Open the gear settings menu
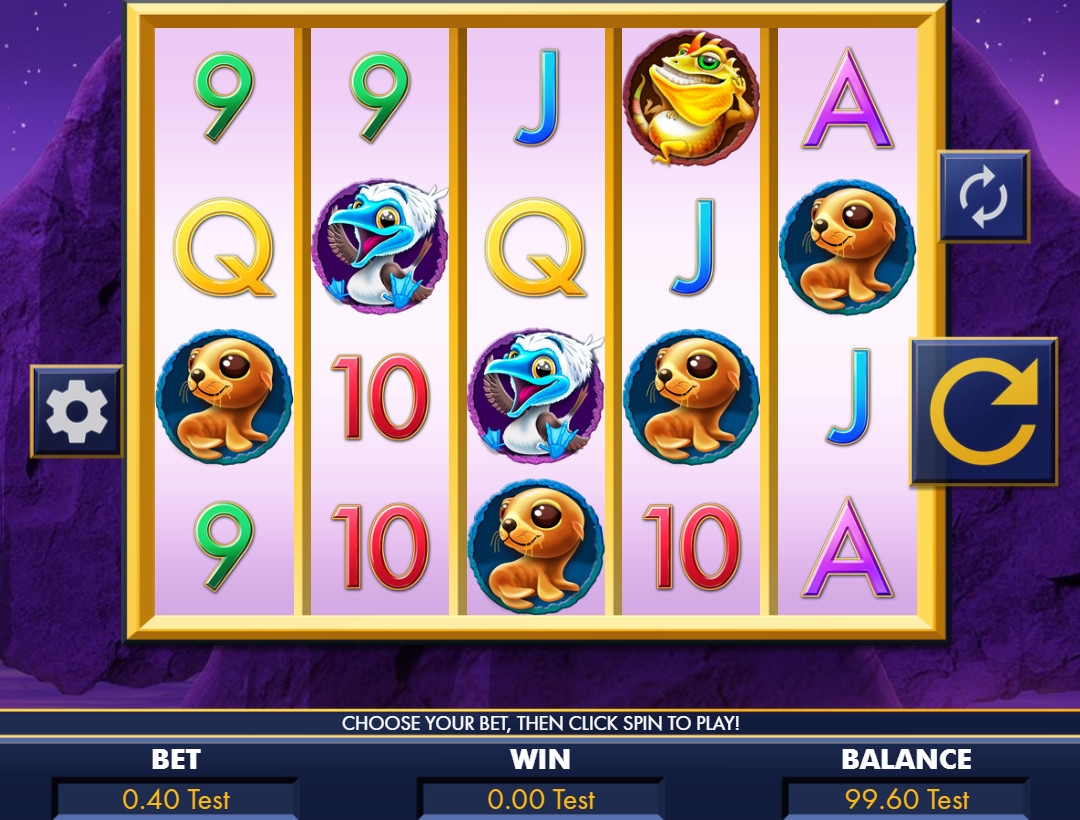1080x820 pixels. (77, 411)
